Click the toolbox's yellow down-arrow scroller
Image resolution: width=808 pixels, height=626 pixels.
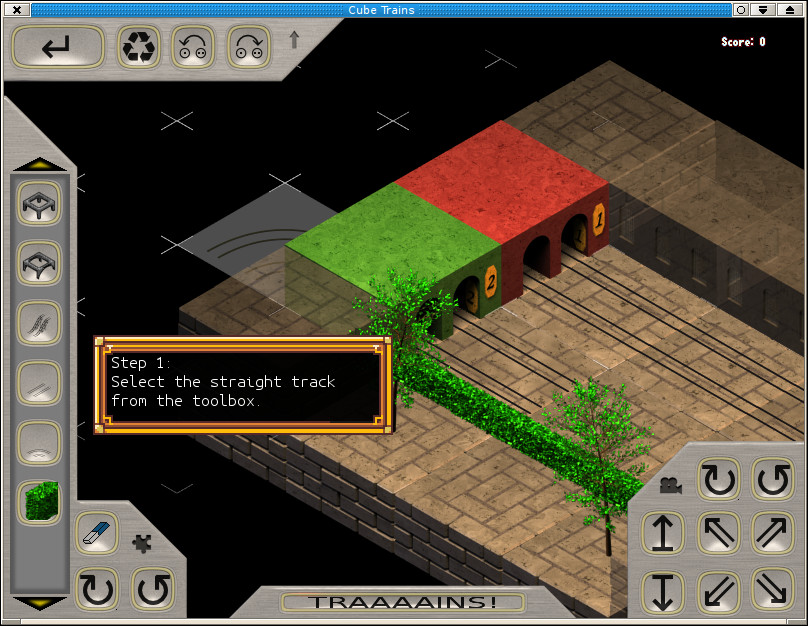tap(39, 603)
